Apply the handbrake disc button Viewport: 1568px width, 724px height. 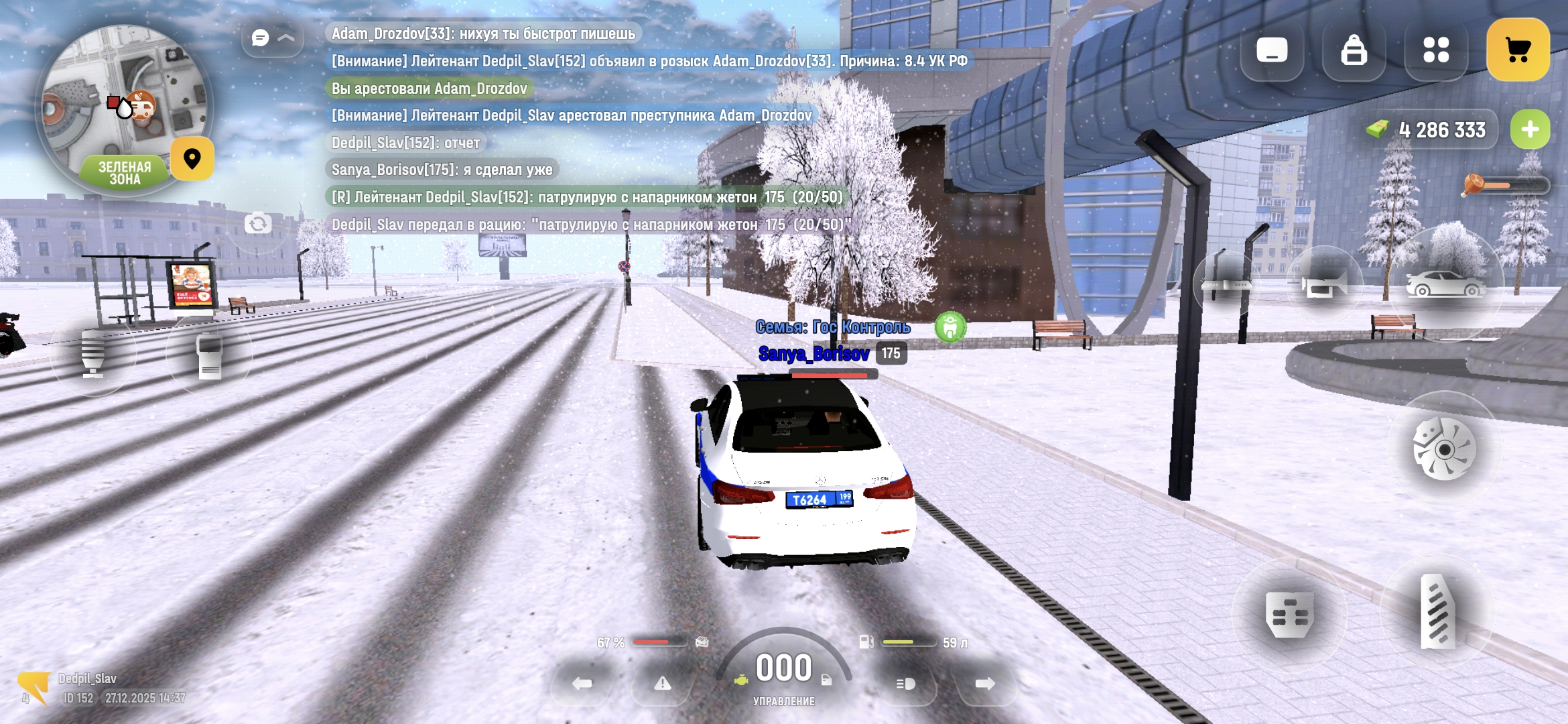pyautogui.click(x=1444, y=448)
